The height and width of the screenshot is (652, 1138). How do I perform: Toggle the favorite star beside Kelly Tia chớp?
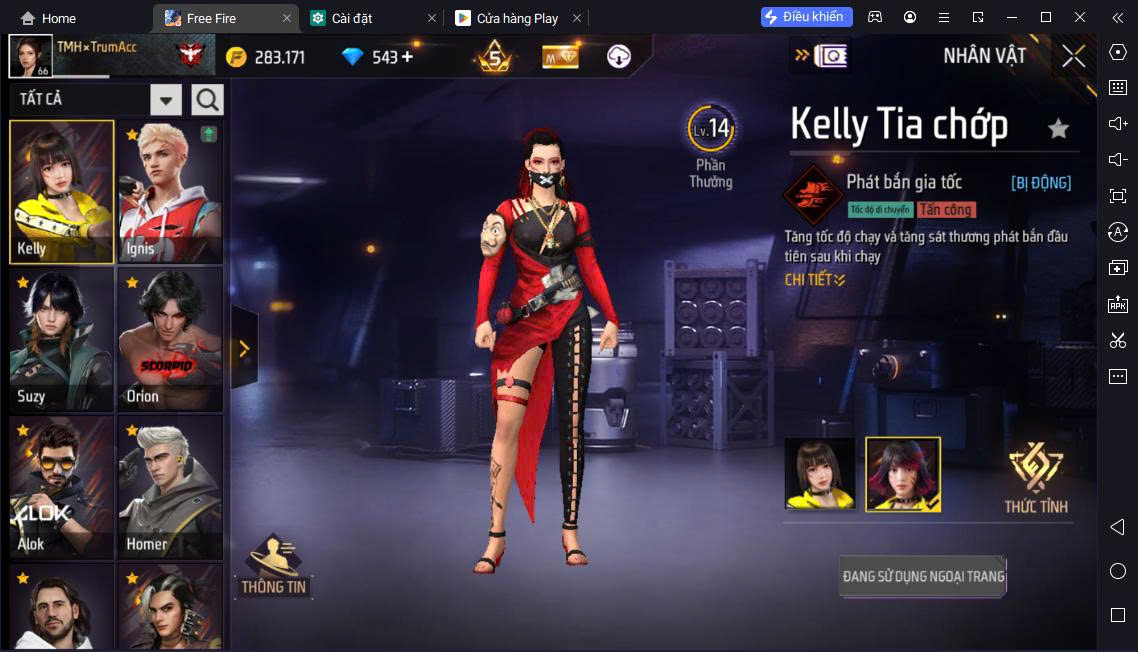click(x=1058, y=128)
